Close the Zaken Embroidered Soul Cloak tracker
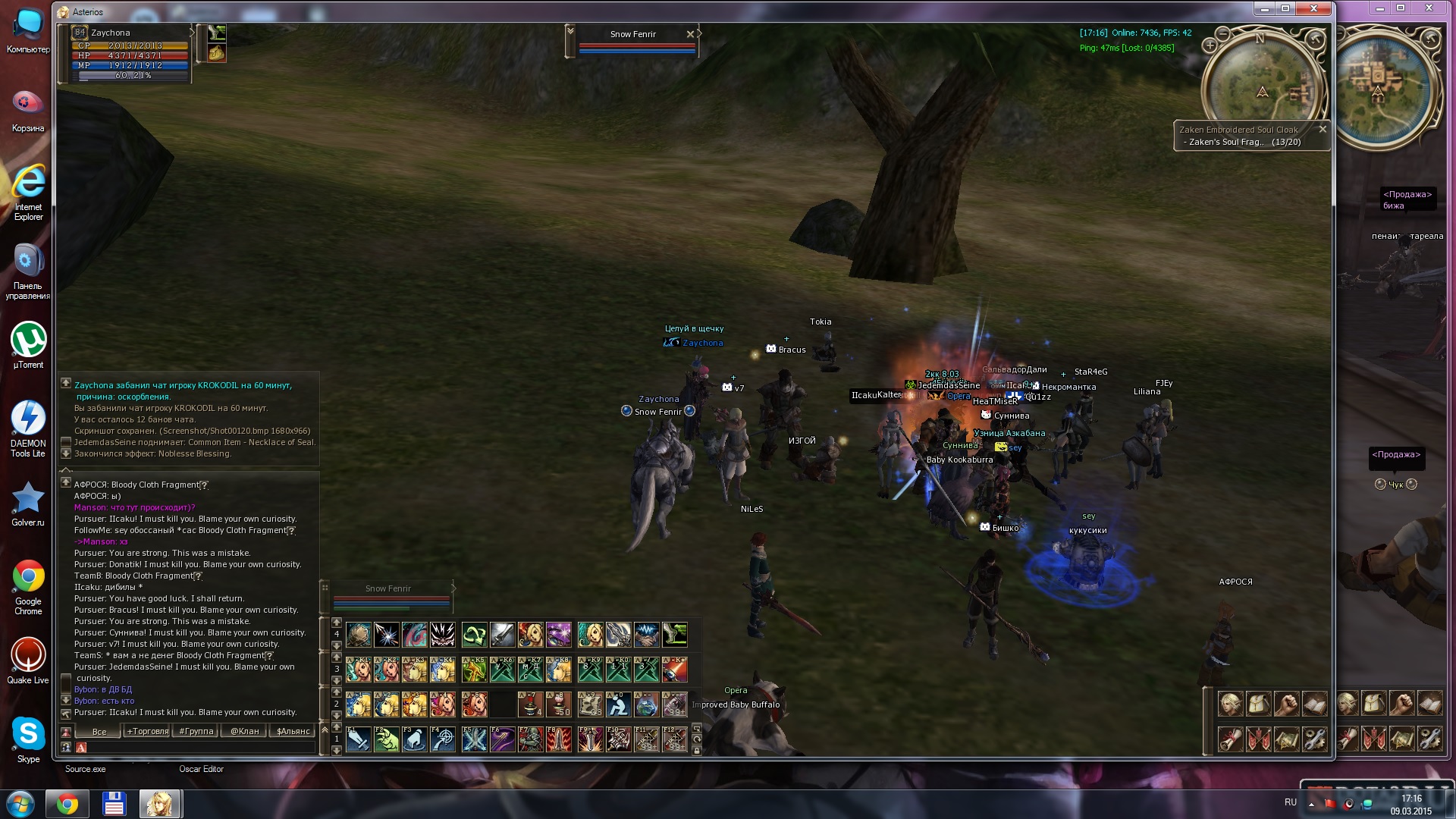The height and width of the screenshot is (819, 1456). point(1323,129)
